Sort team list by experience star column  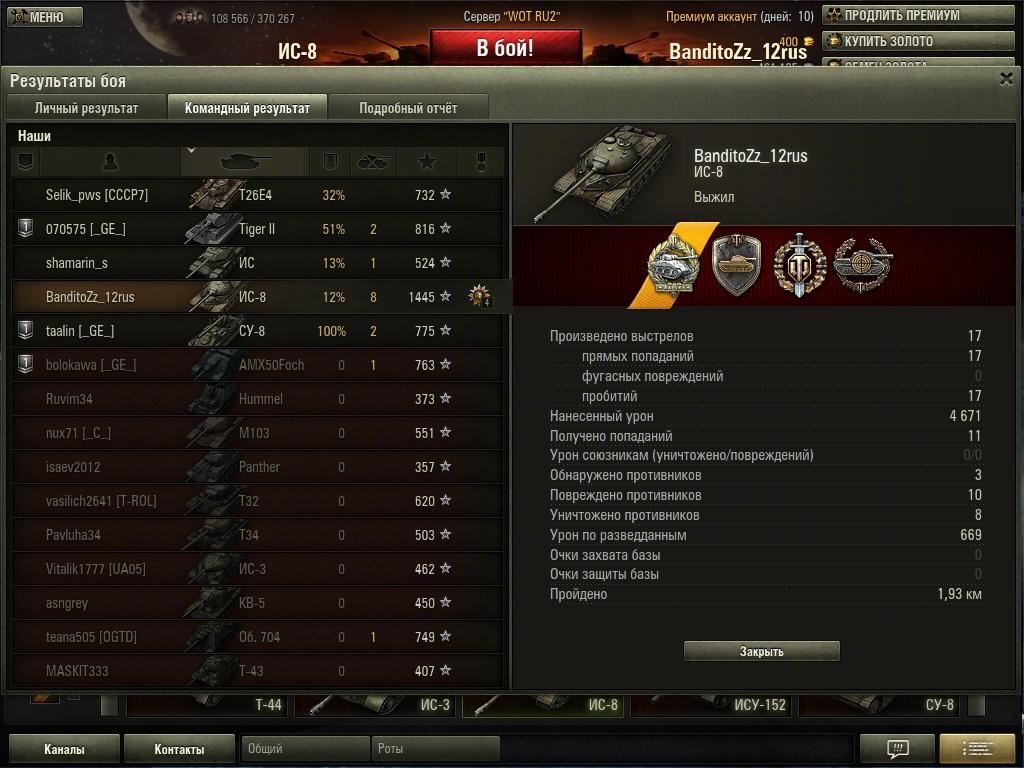(427, 161)
